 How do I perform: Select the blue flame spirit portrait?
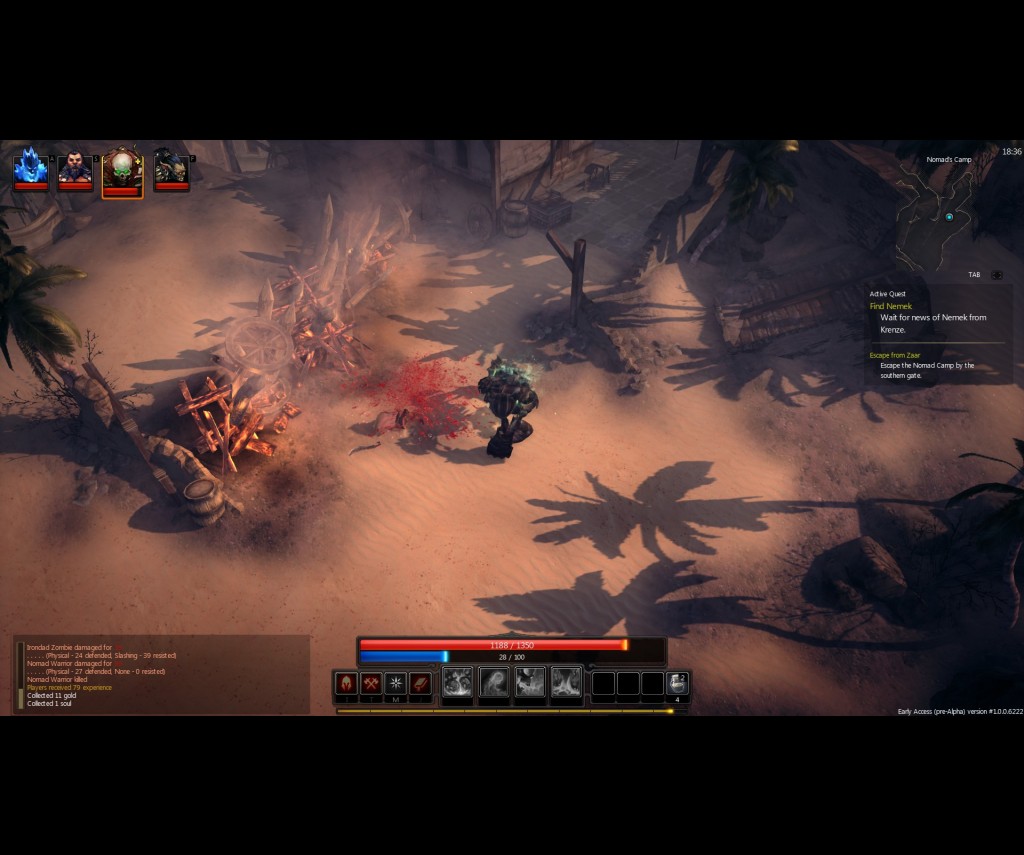pos(30,167)
